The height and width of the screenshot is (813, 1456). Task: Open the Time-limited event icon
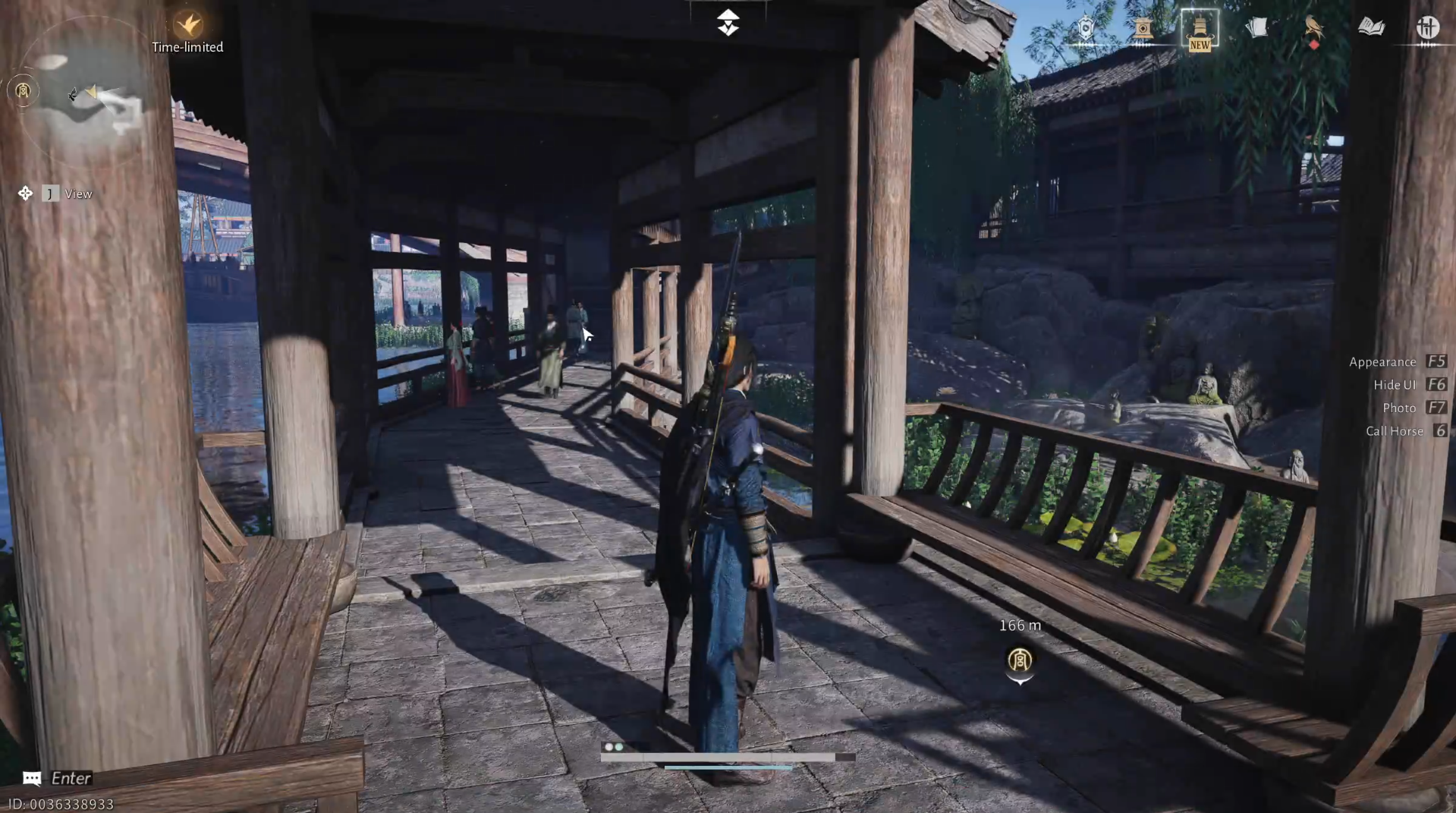190,24
